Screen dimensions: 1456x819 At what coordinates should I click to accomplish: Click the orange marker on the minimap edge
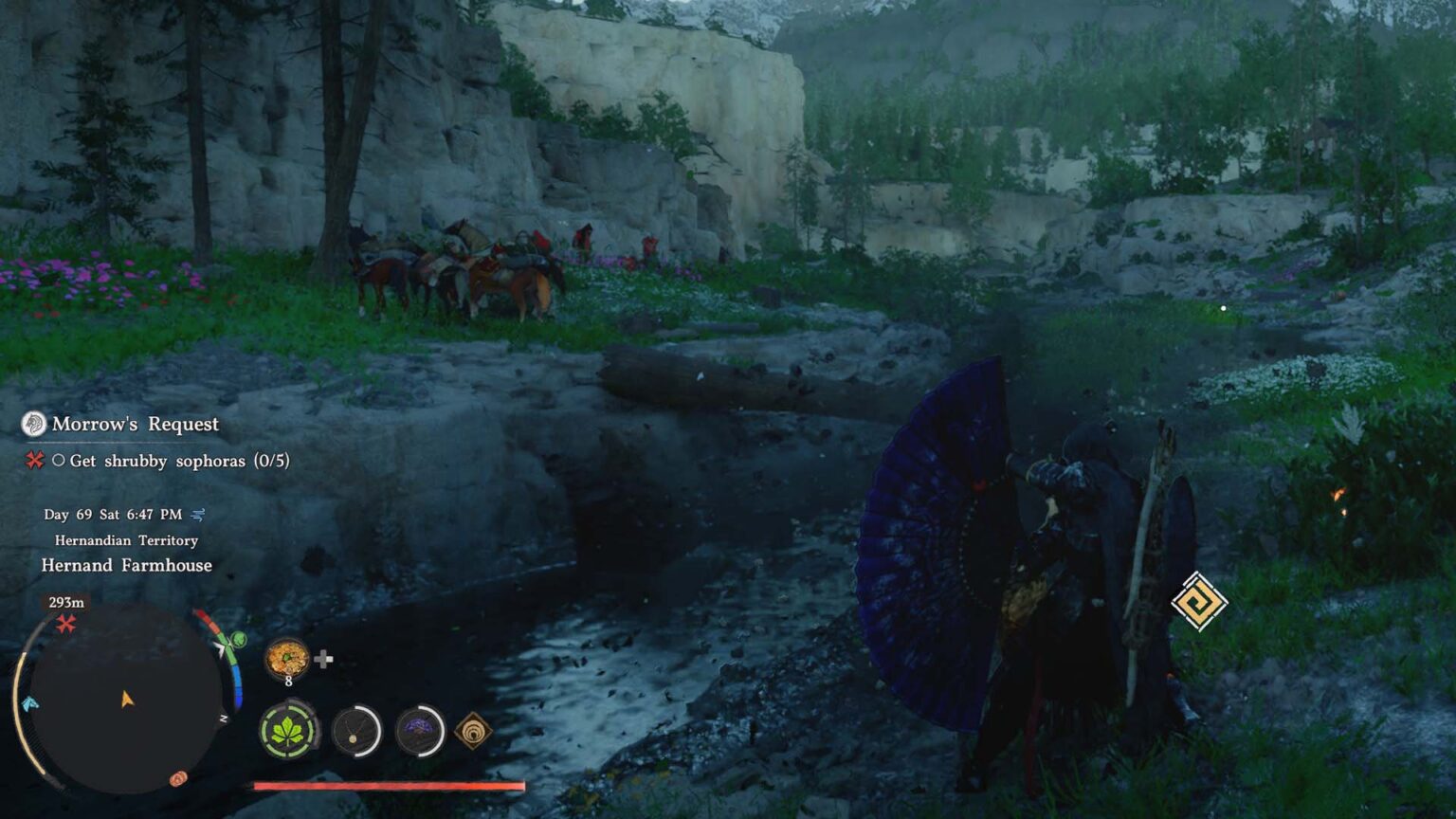click(178, 778)
